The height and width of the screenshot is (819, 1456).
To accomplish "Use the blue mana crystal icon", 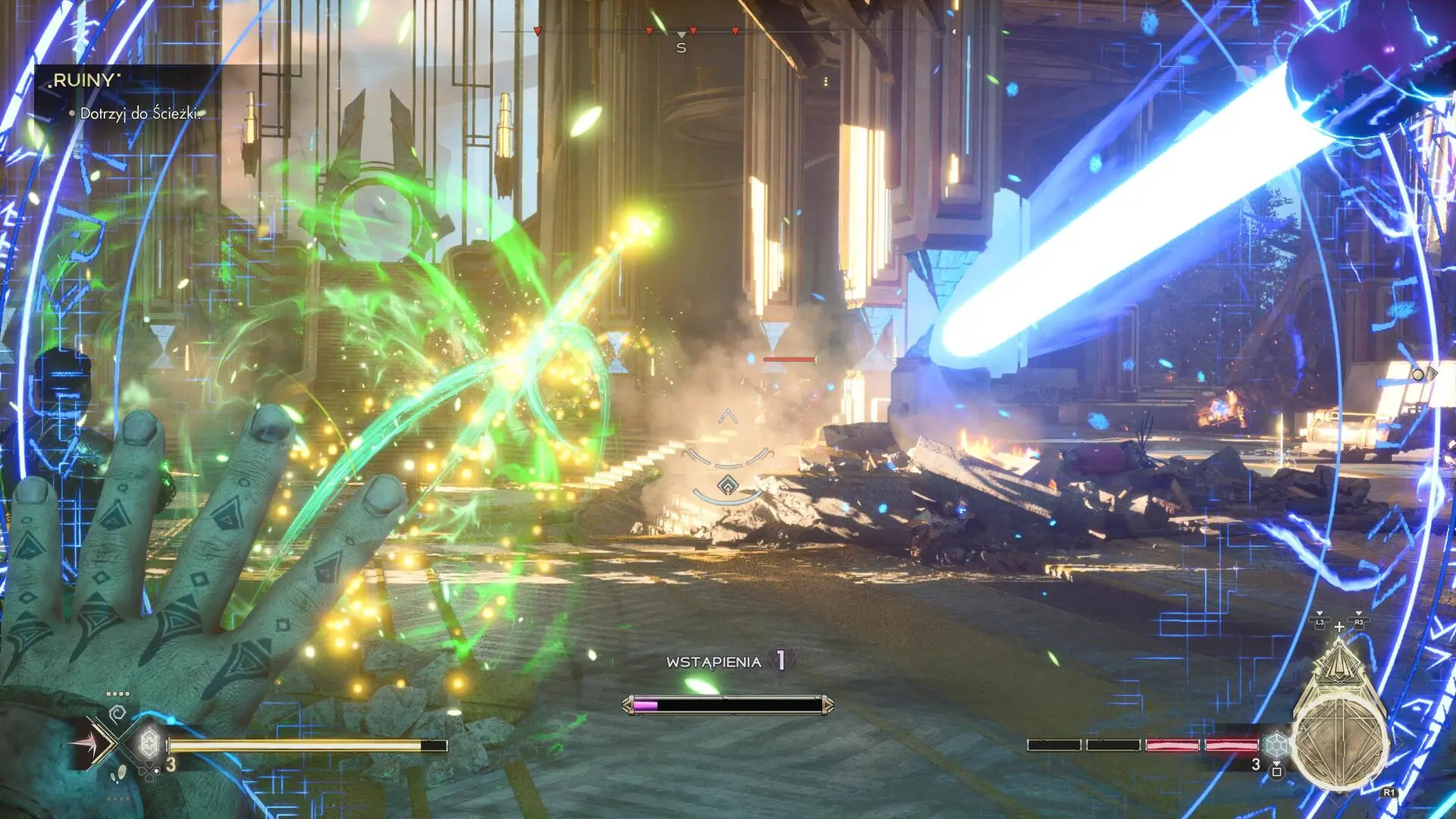I will (1277, 744).
